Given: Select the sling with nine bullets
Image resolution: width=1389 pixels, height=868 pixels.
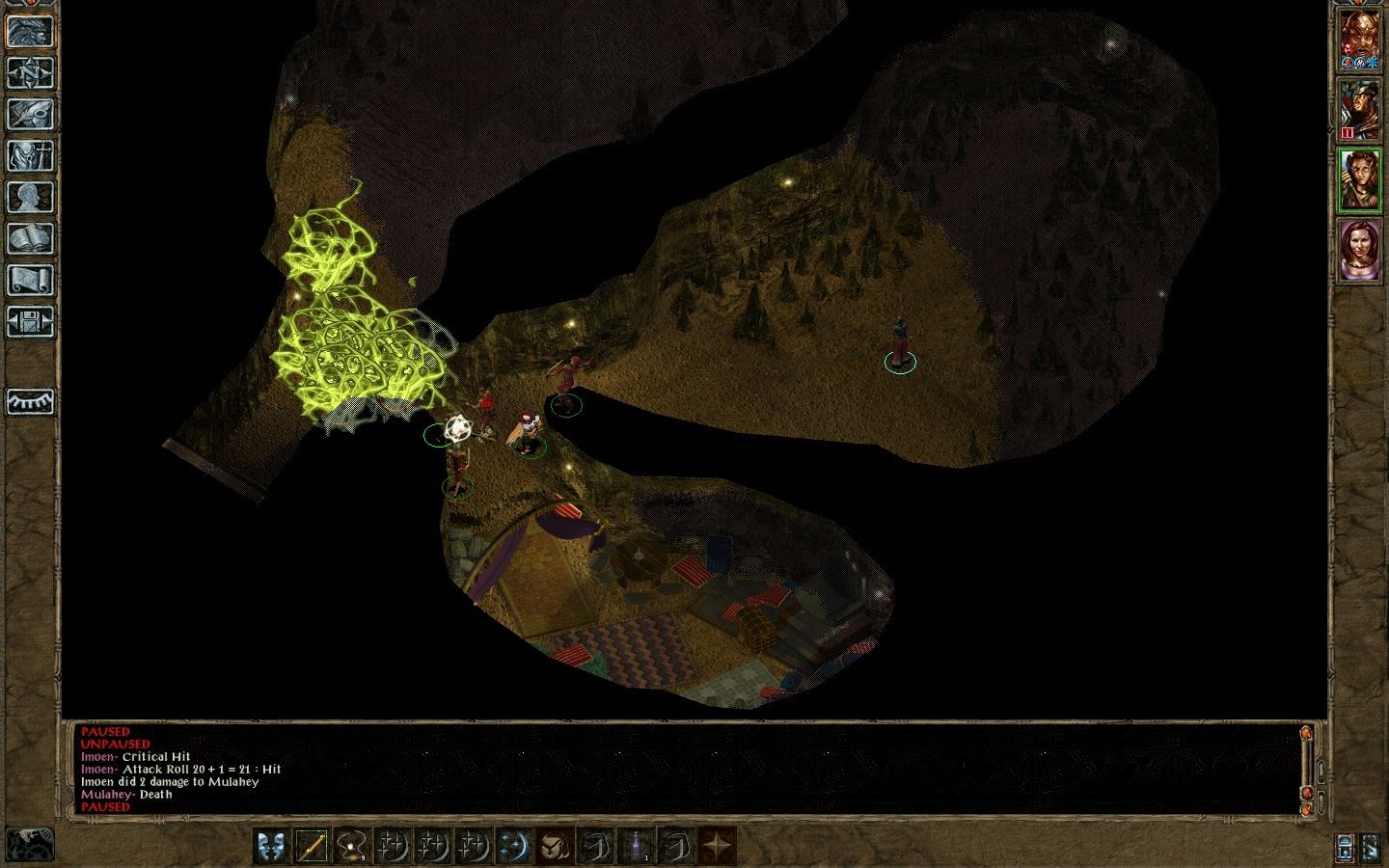Looking at the screenshot, I should (352, 847).
